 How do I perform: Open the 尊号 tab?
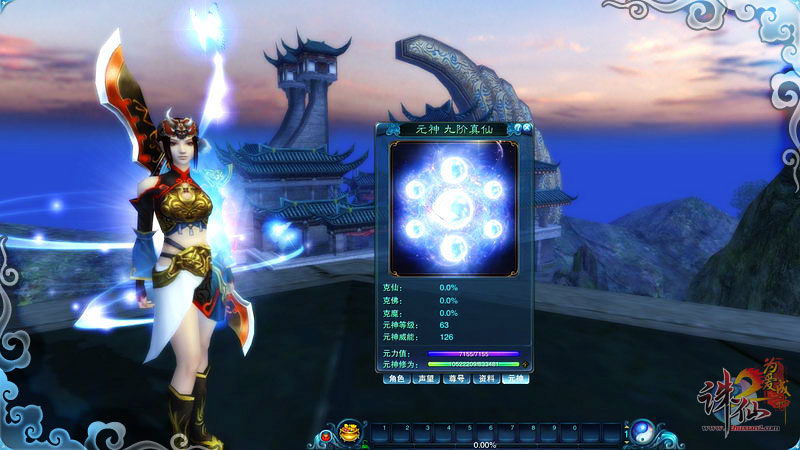tap(456, 380)
